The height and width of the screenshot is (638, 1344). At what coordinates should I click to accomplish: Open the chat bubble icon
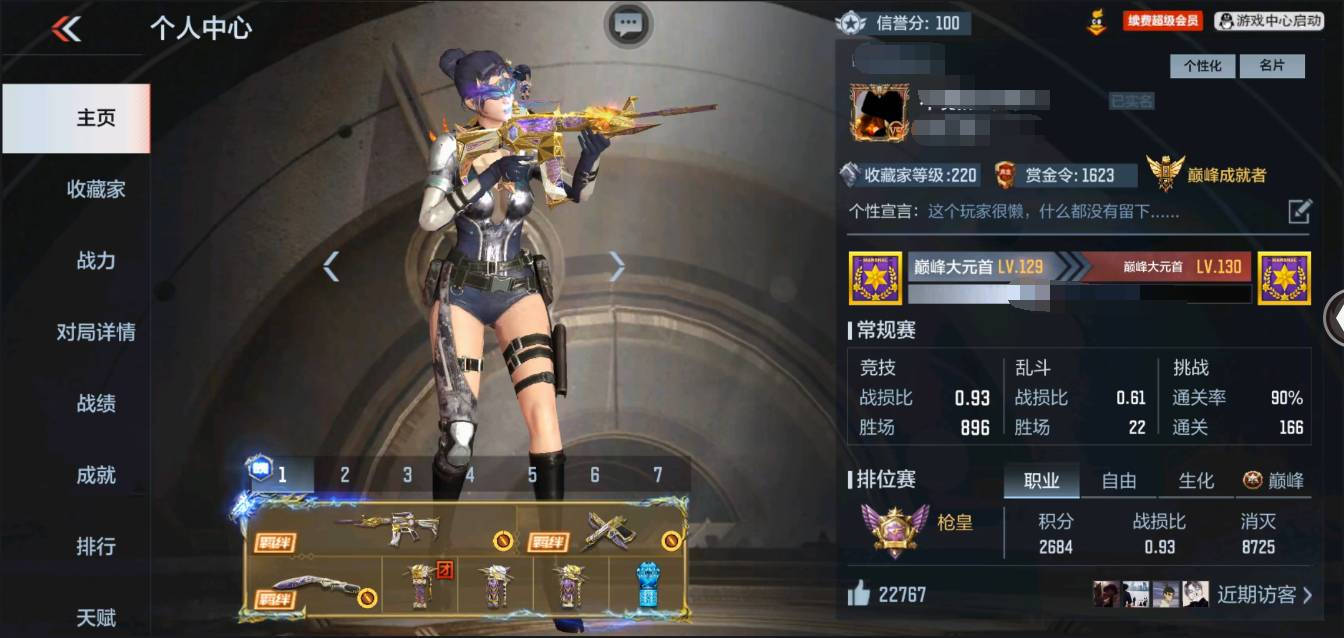coord(628,23)
